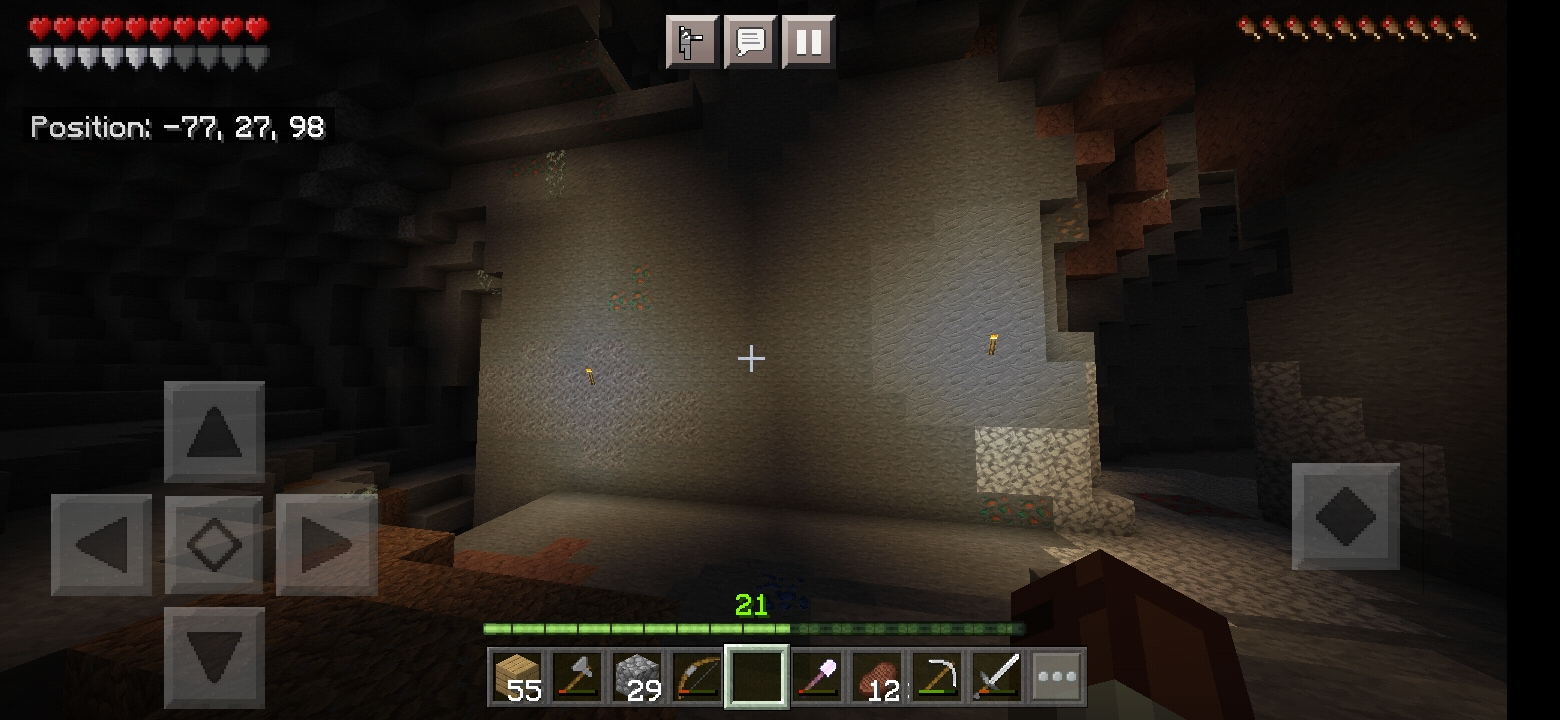Tap the strafe right arrow

coord(326,545)
